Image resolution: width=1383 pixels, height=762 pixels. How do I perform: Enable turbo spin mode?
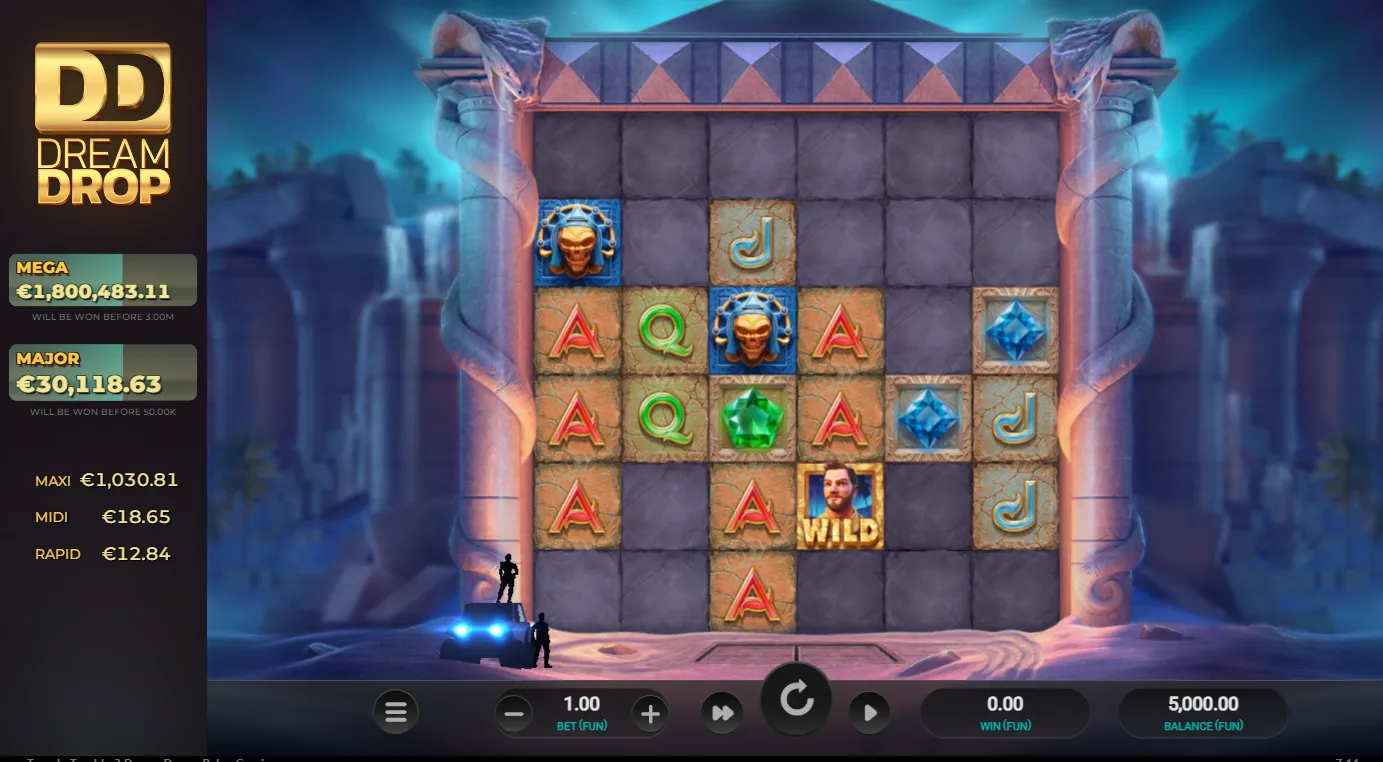point(723,712)
